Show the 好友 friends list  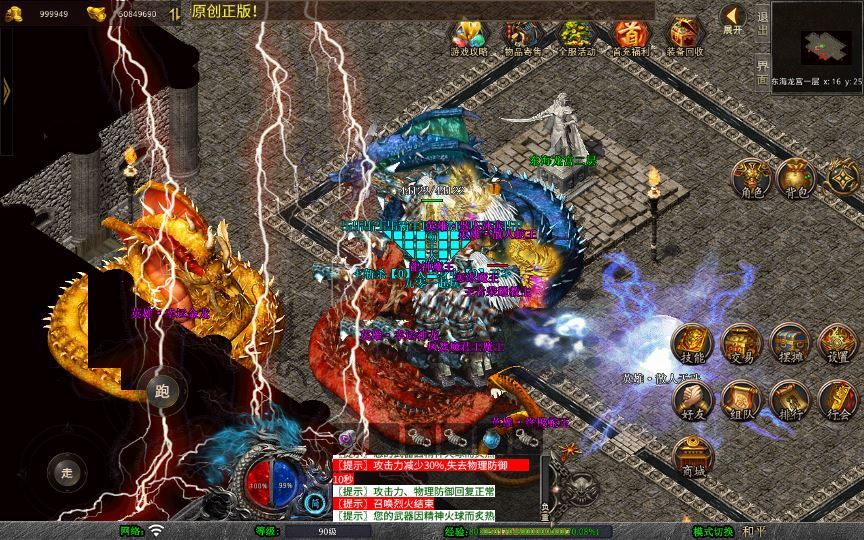(x=692, y=400)
